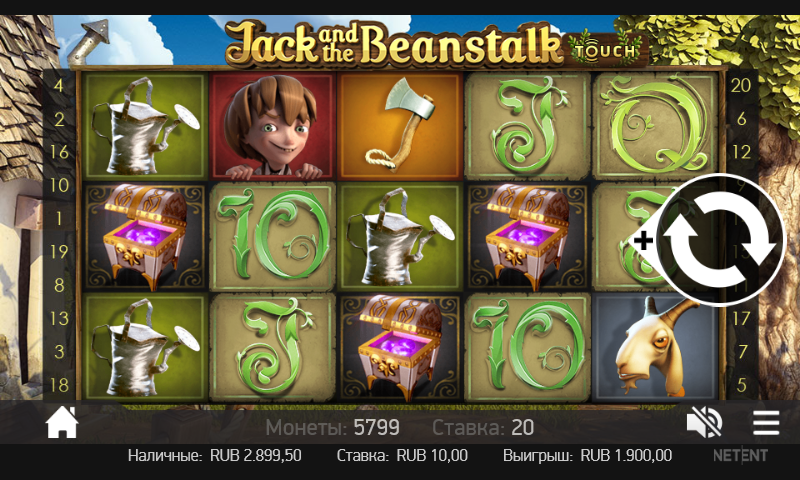Go to the home screen via house icon
This screenshot has height=480, width=800.
(x=62, y=424)
